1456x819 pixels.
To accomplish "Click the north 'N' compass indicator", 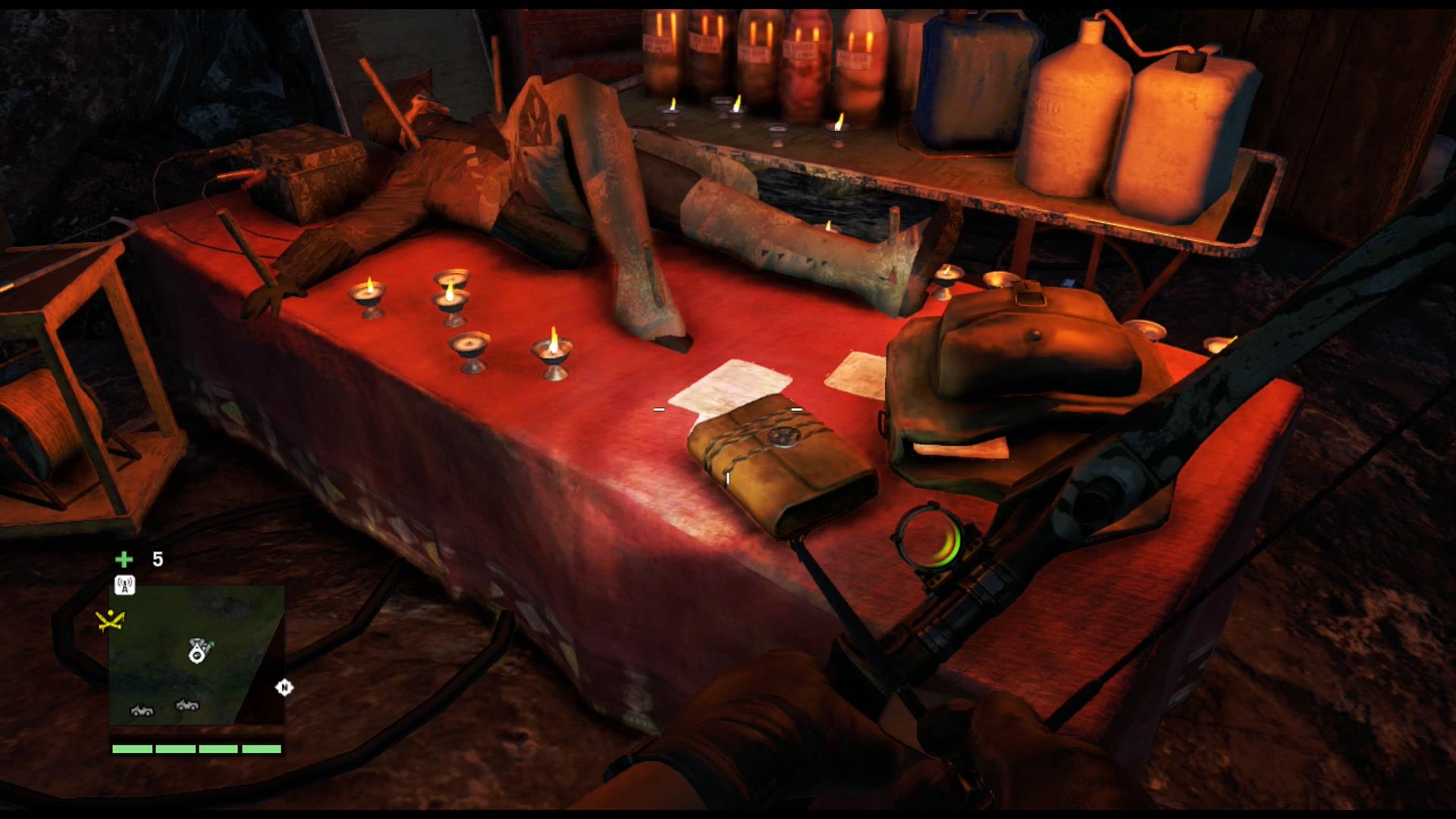I will 284,687.
